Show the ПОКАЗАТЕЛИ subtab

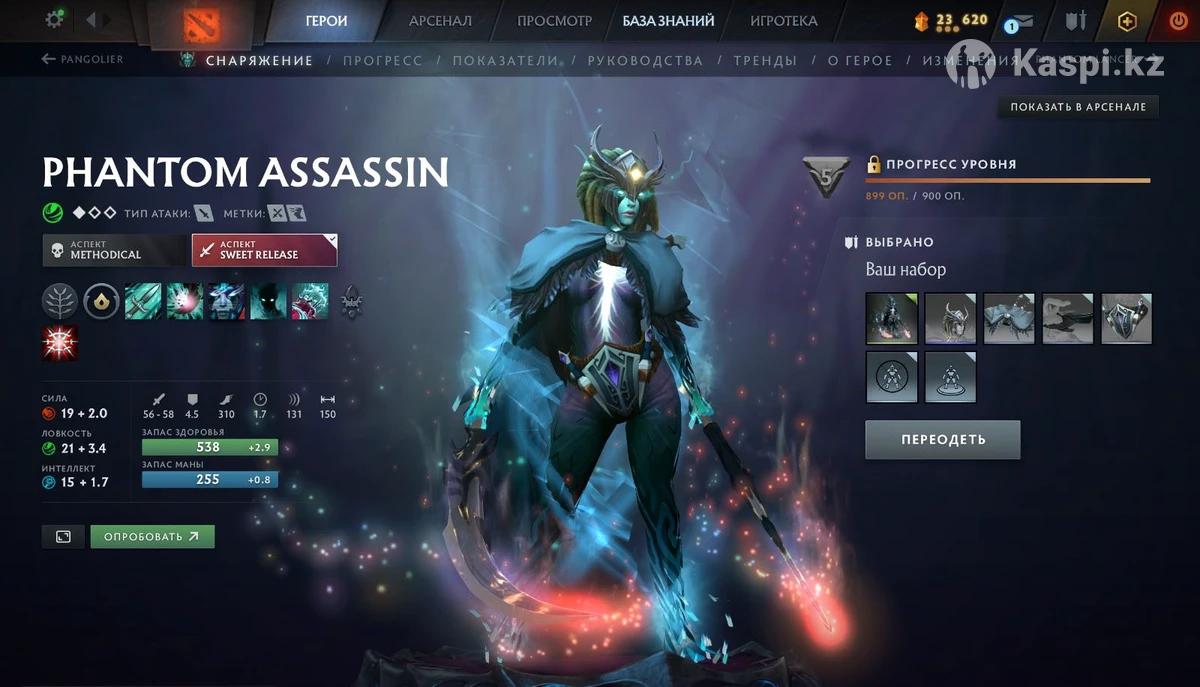click(505, 60)
